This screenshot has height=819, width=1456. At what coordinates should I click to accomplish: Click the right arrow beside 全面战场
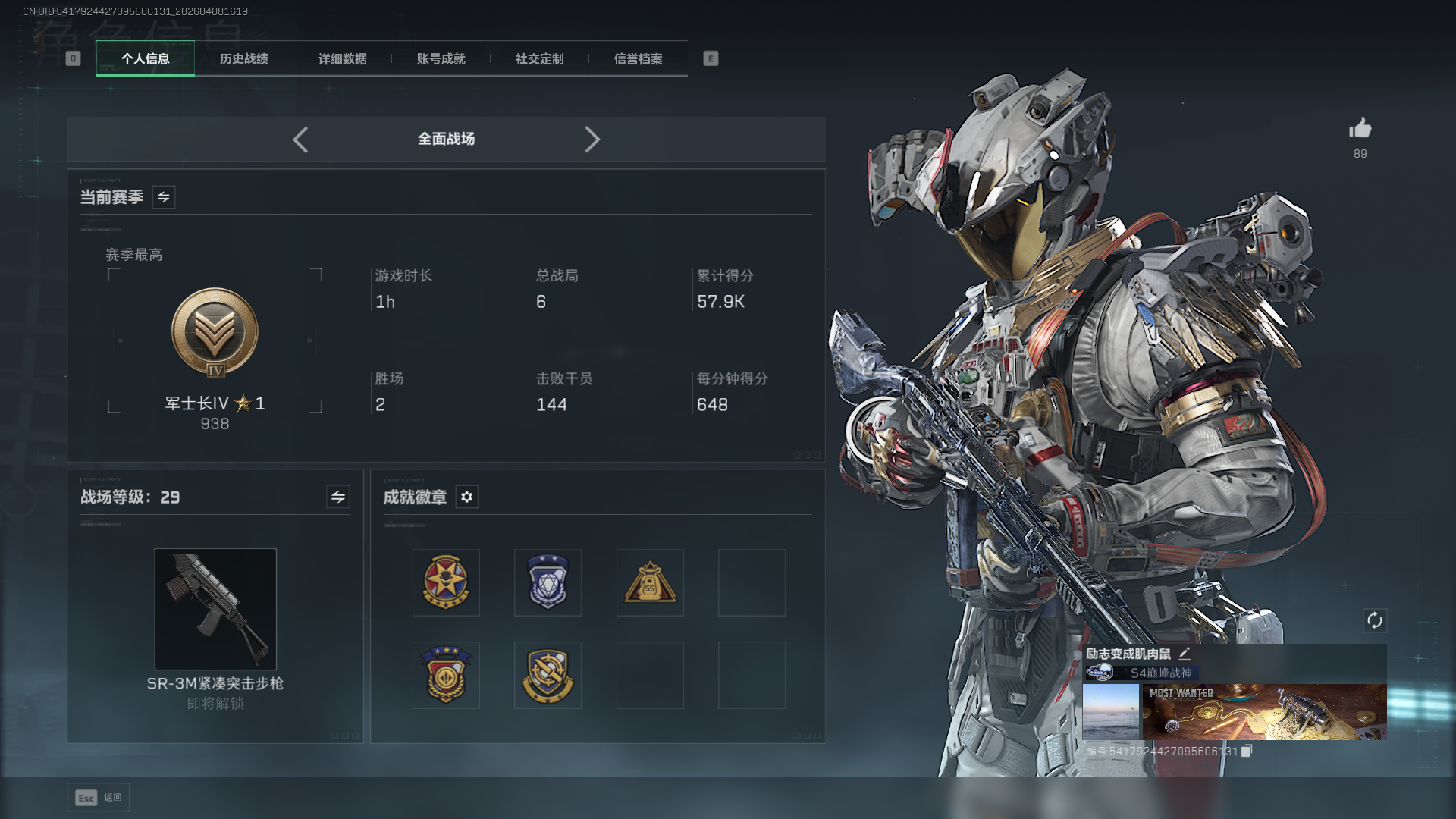point(592,140)
